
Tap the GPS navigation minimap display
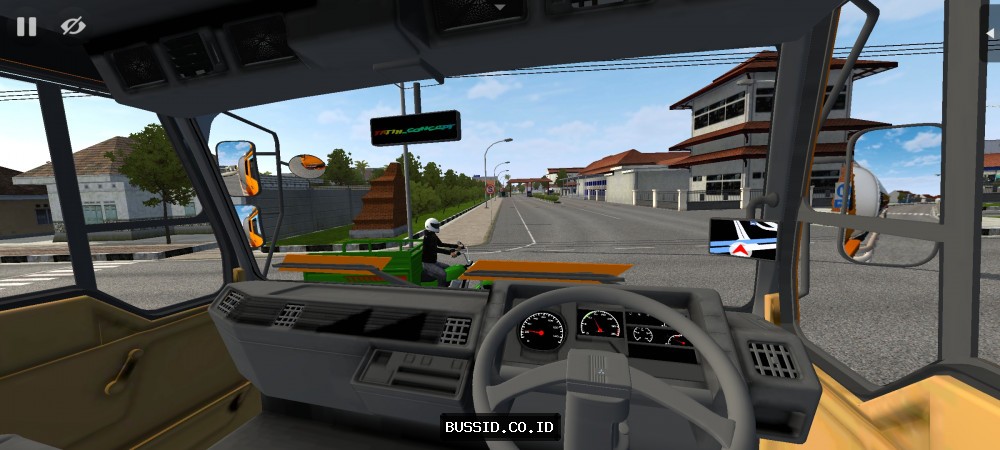[x=743, y=237]
